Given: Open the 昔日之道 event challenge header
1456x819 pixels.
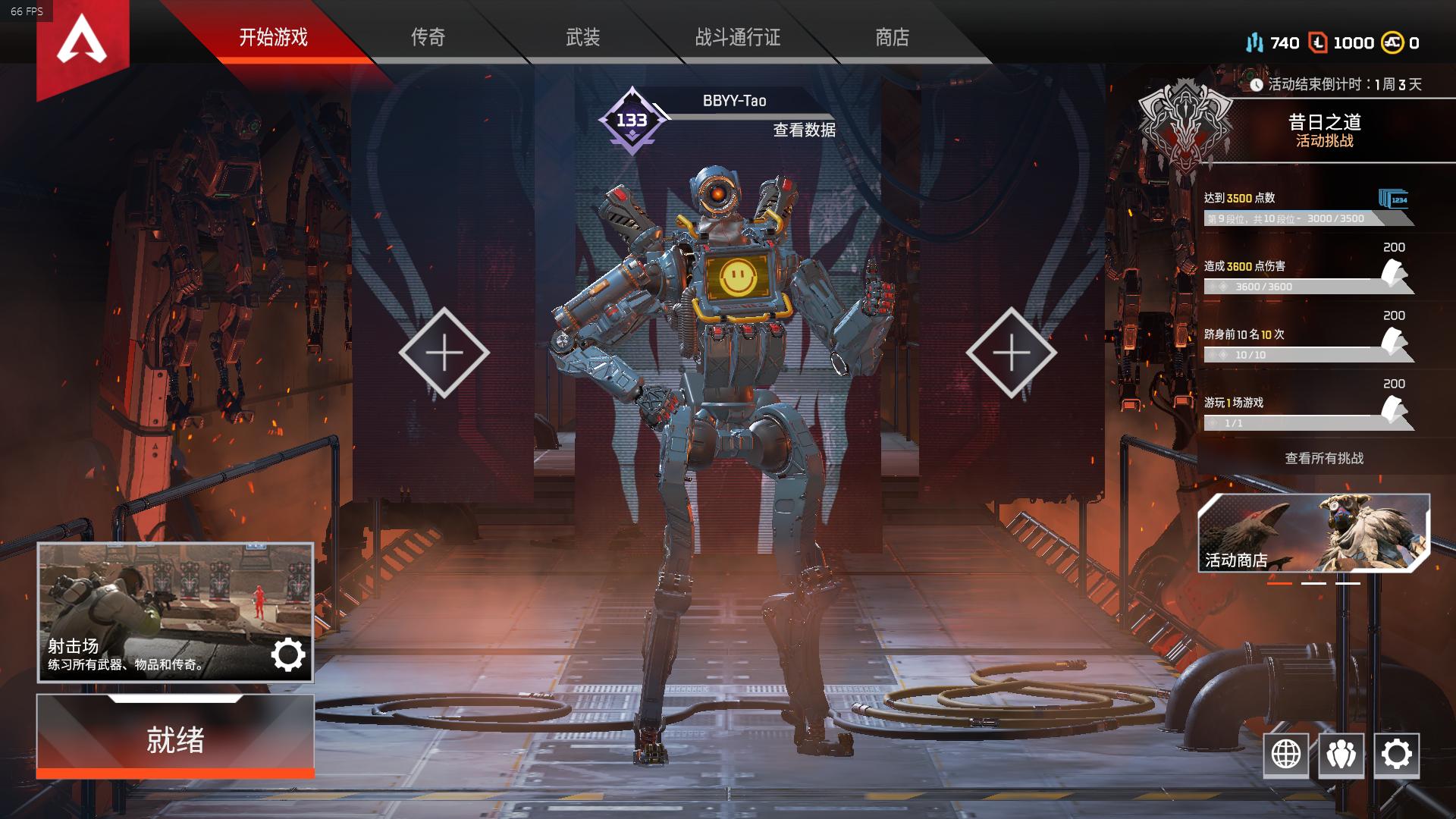Looking at the screenshot, I should tap(1324, 130).
